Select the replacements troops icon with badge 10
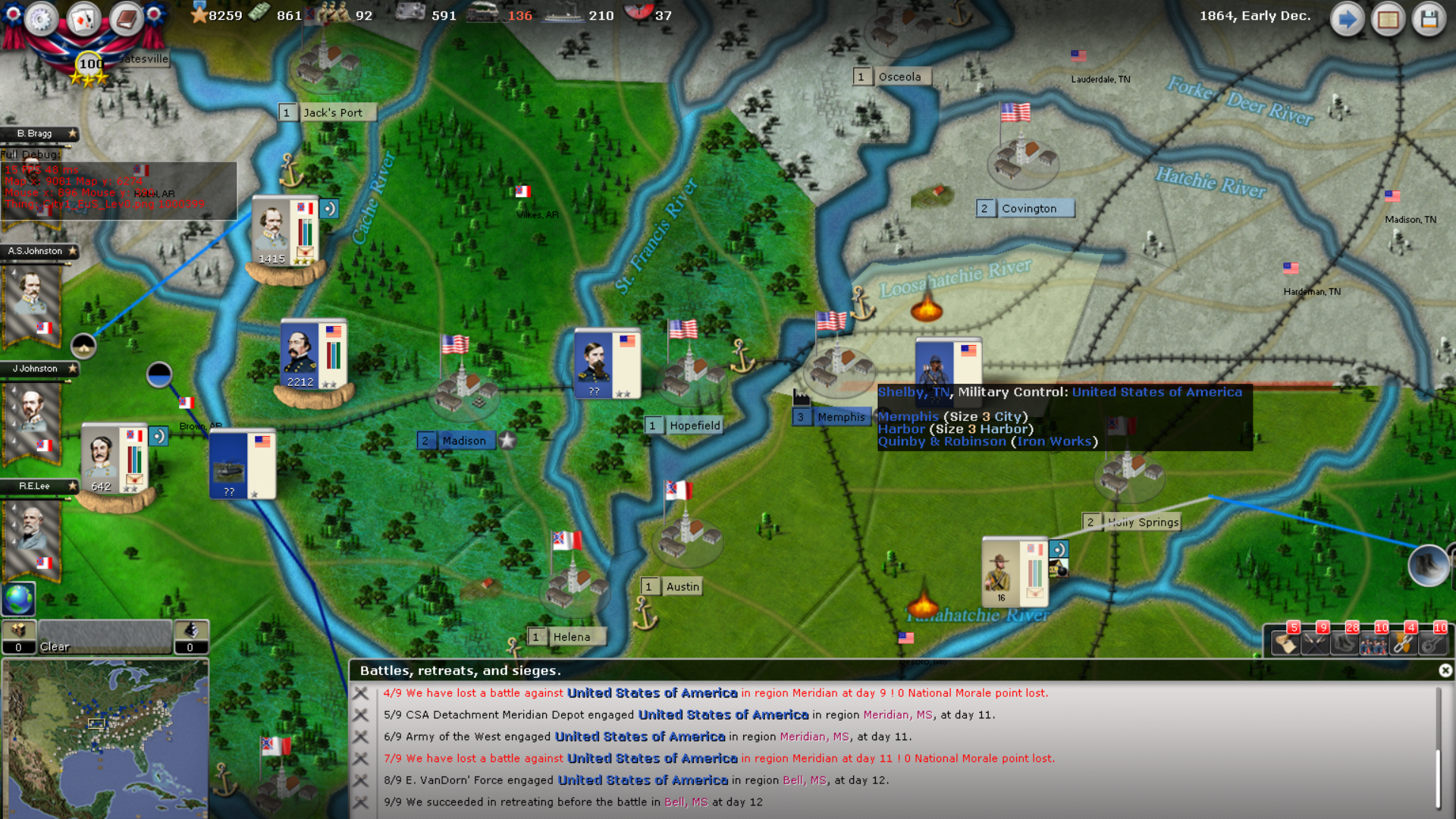The height and width of the screenshot is (819, 1456). coord(1374,645)
